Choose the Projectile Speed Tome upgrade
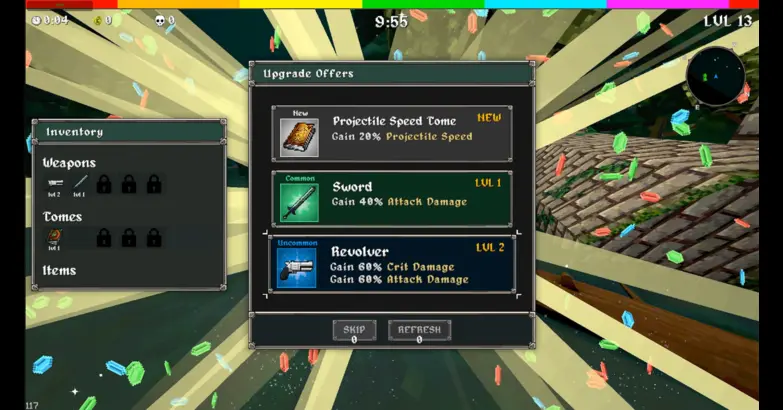783x410 pixels. click(391, 133)
